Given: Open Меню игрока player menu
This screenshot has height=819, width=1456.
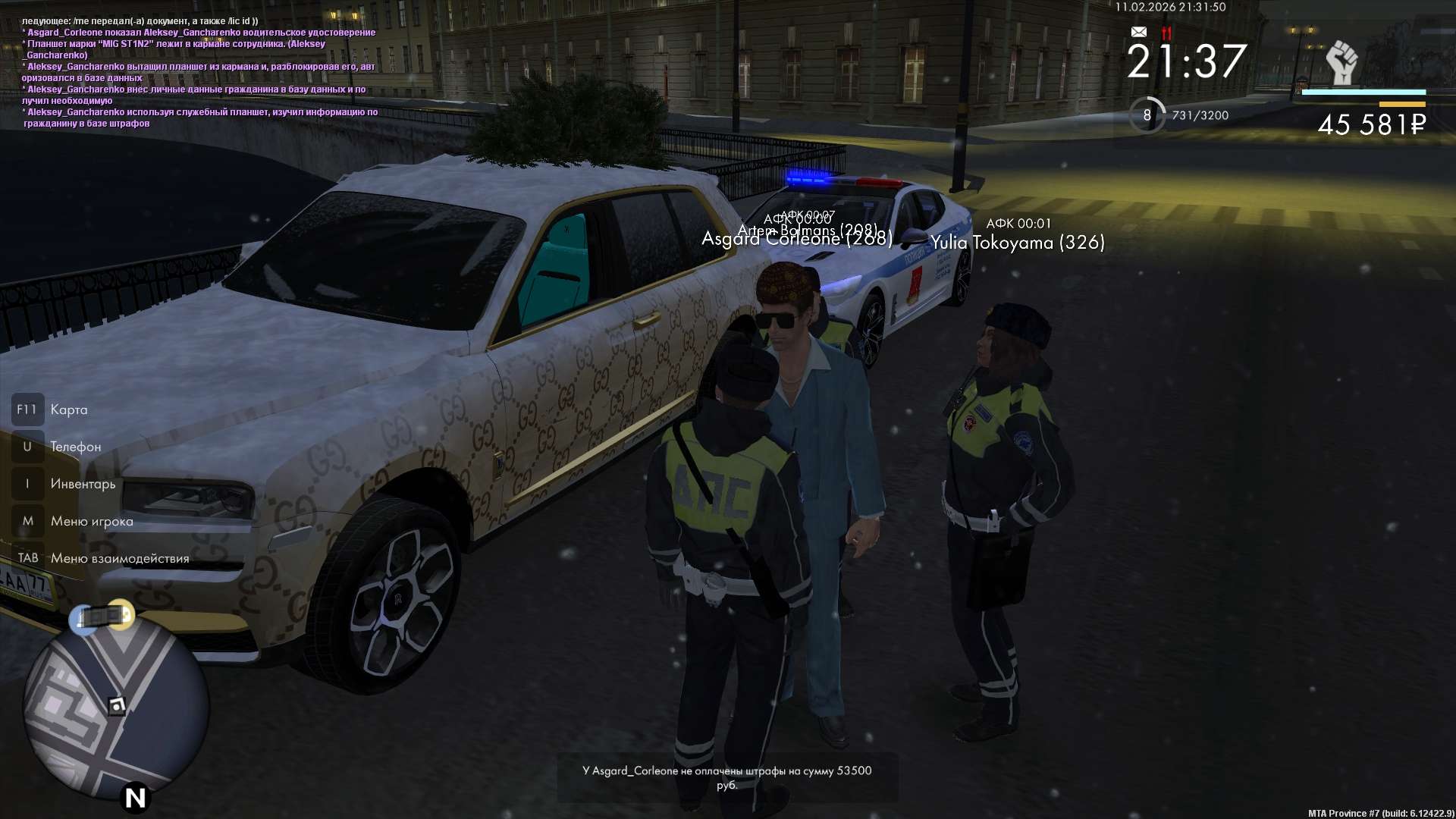Looking at the screenshot, I should 91,522.
